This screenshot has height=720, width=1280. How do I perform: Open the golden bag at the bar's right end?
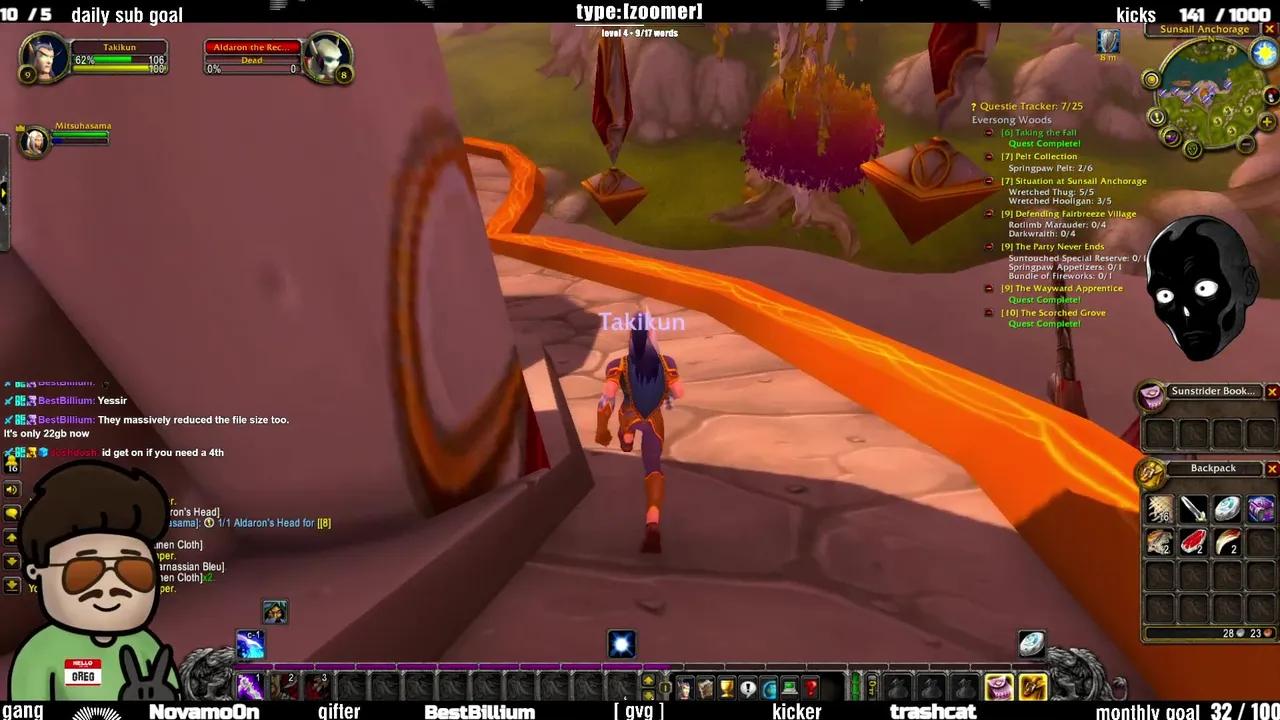point(1032,687)
